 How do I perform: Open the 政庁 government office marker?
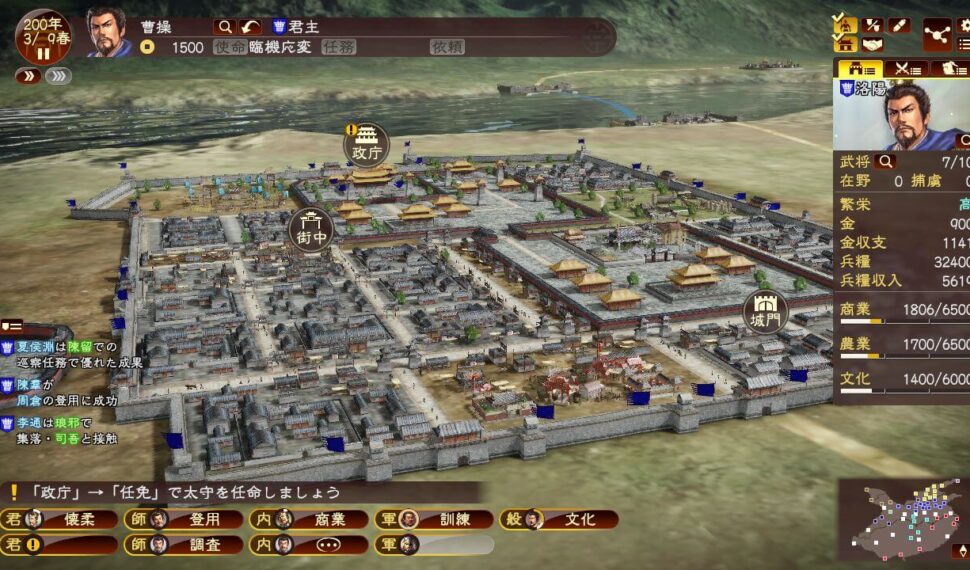pyautogui.click(x=367, y=146)
